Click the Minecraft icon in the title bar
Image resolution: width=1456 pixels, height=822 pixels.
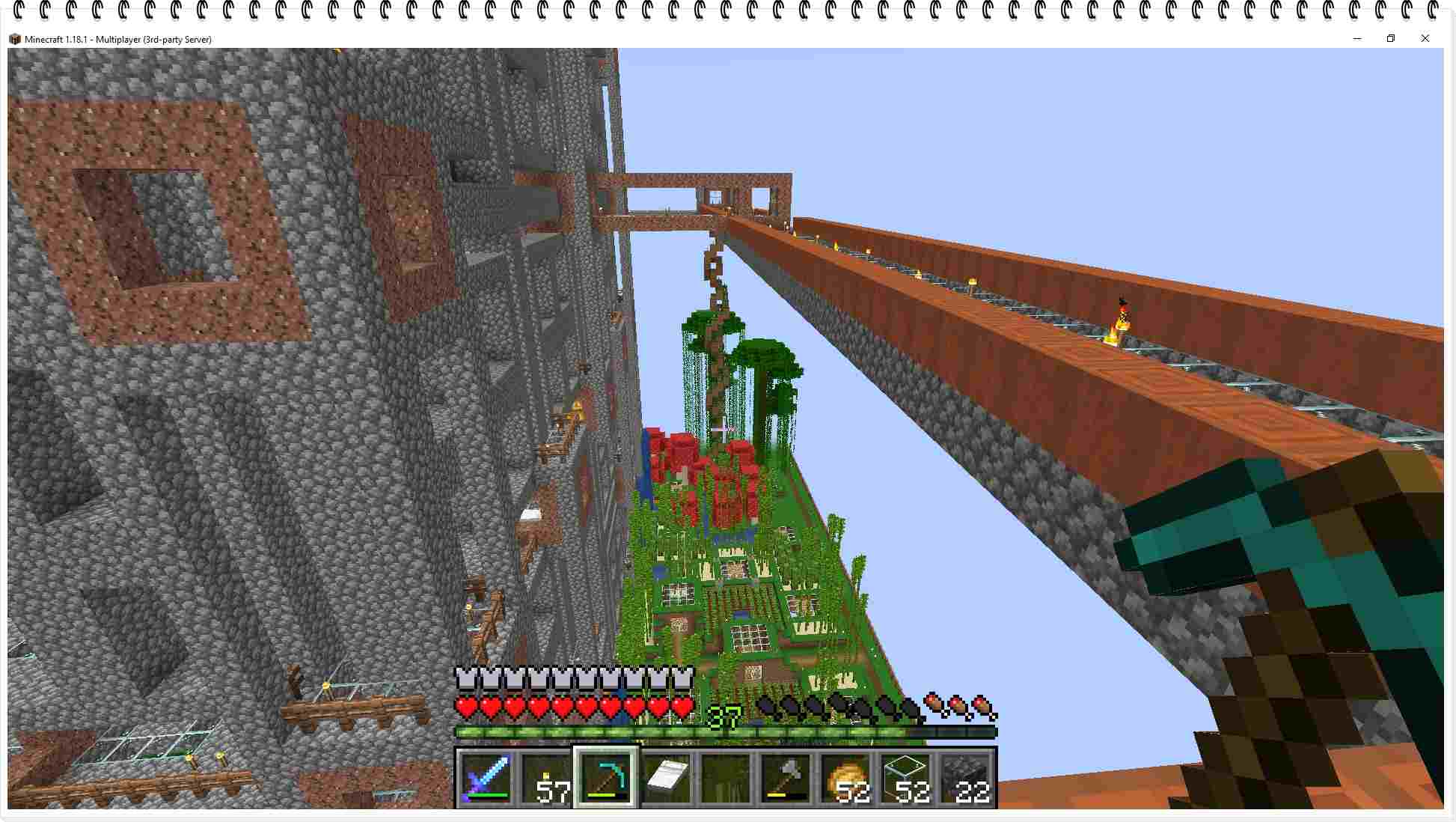point(13,39)
